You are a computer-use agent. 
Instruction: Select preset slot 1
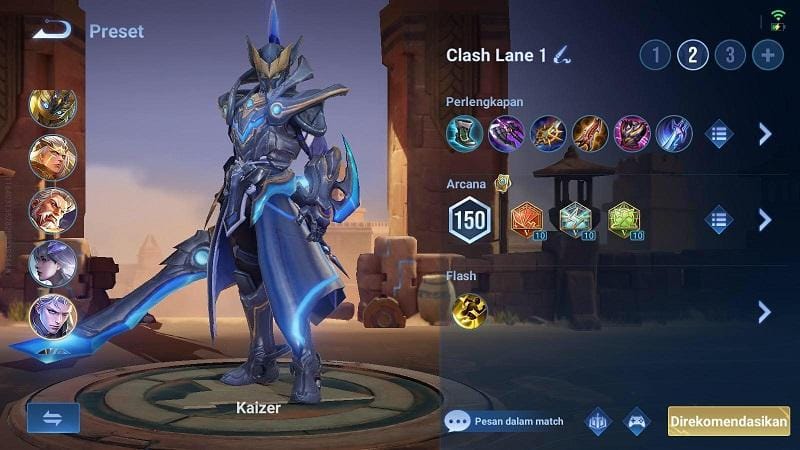(655, 54)
